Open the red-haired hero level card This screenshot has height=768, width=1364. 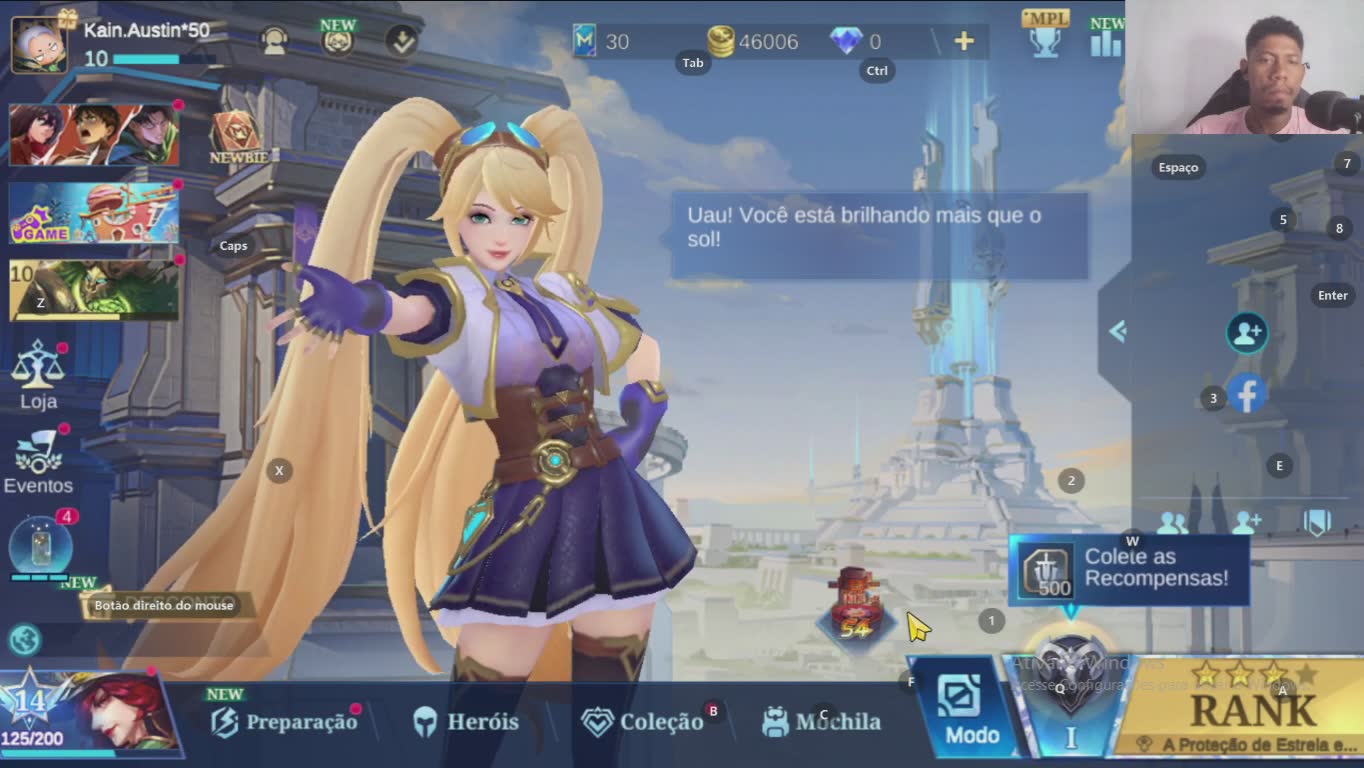tap(88, 712)
